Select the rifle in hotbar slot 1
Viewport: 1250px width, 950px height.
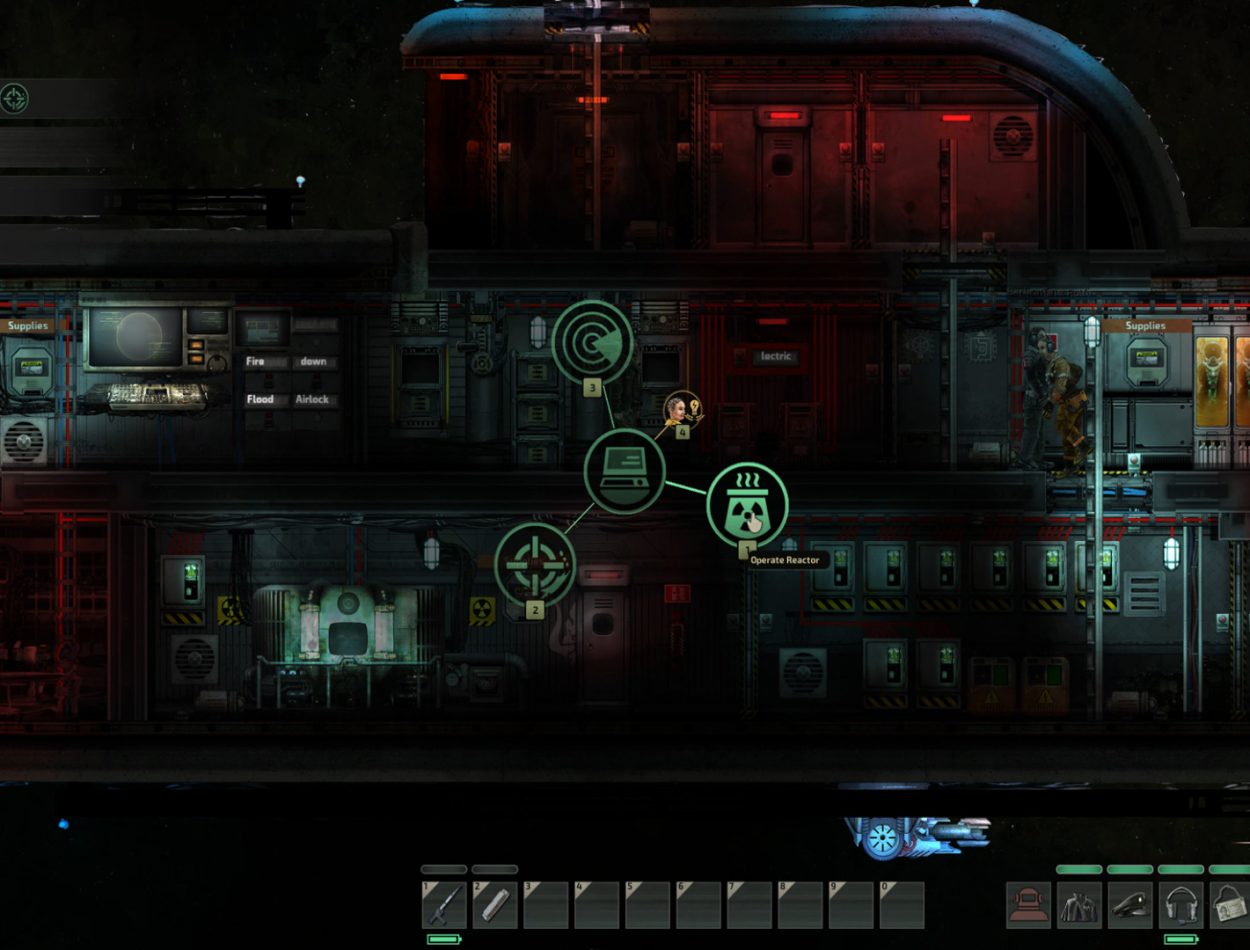click(444, 905)
